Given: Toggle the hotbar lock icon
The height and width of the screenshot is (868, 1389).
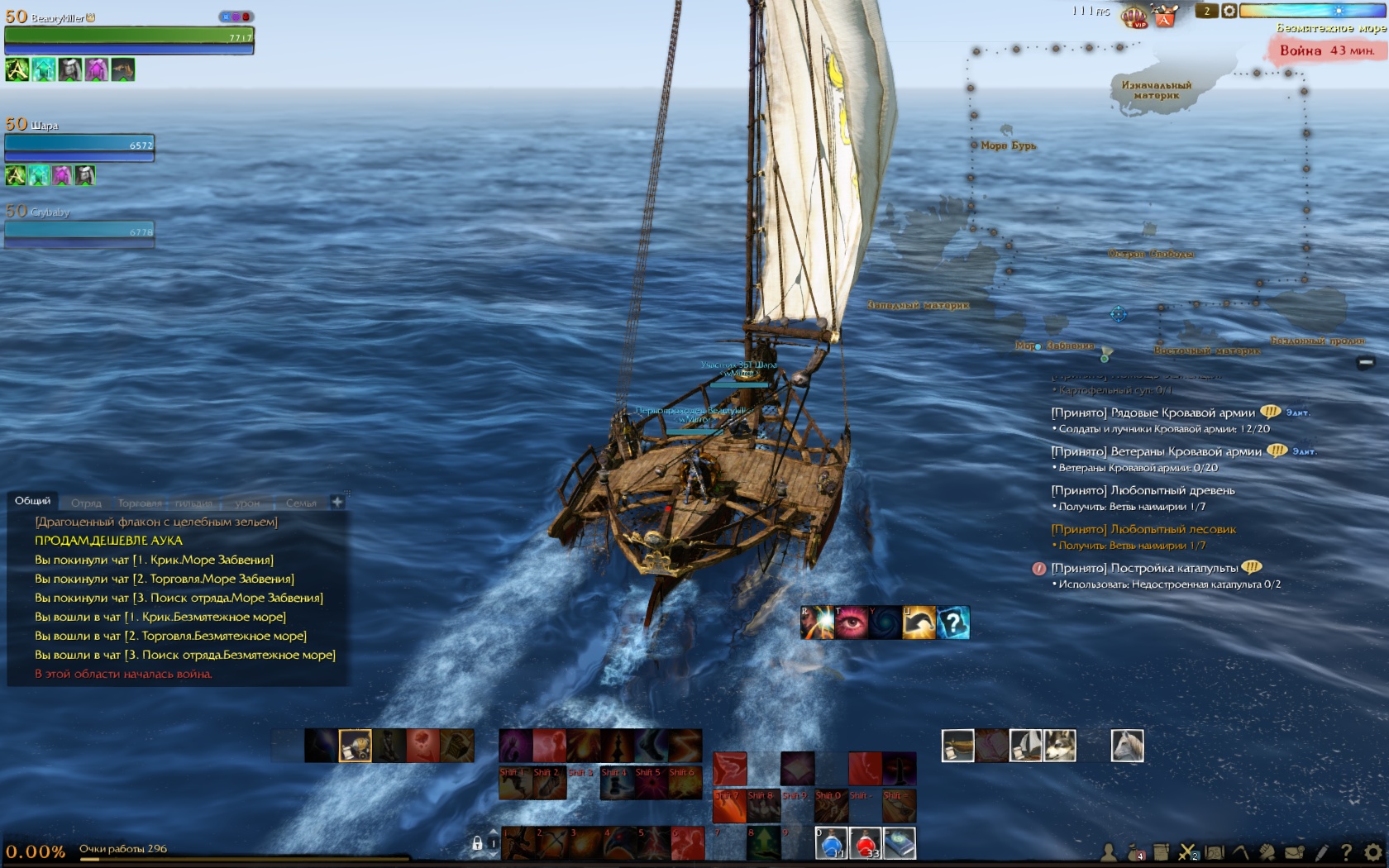Looking at the screenshot, I should point(477,843).
